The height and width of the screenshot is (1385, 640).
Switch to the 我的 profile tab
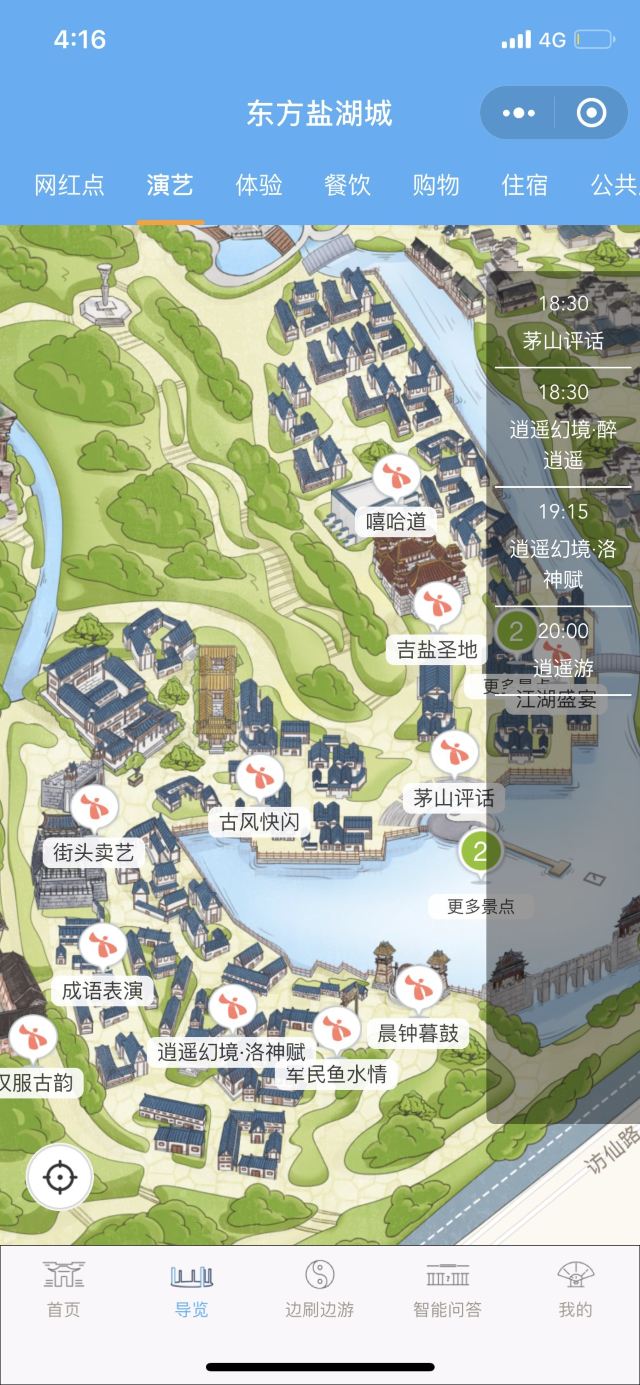tap(575, 1289)
